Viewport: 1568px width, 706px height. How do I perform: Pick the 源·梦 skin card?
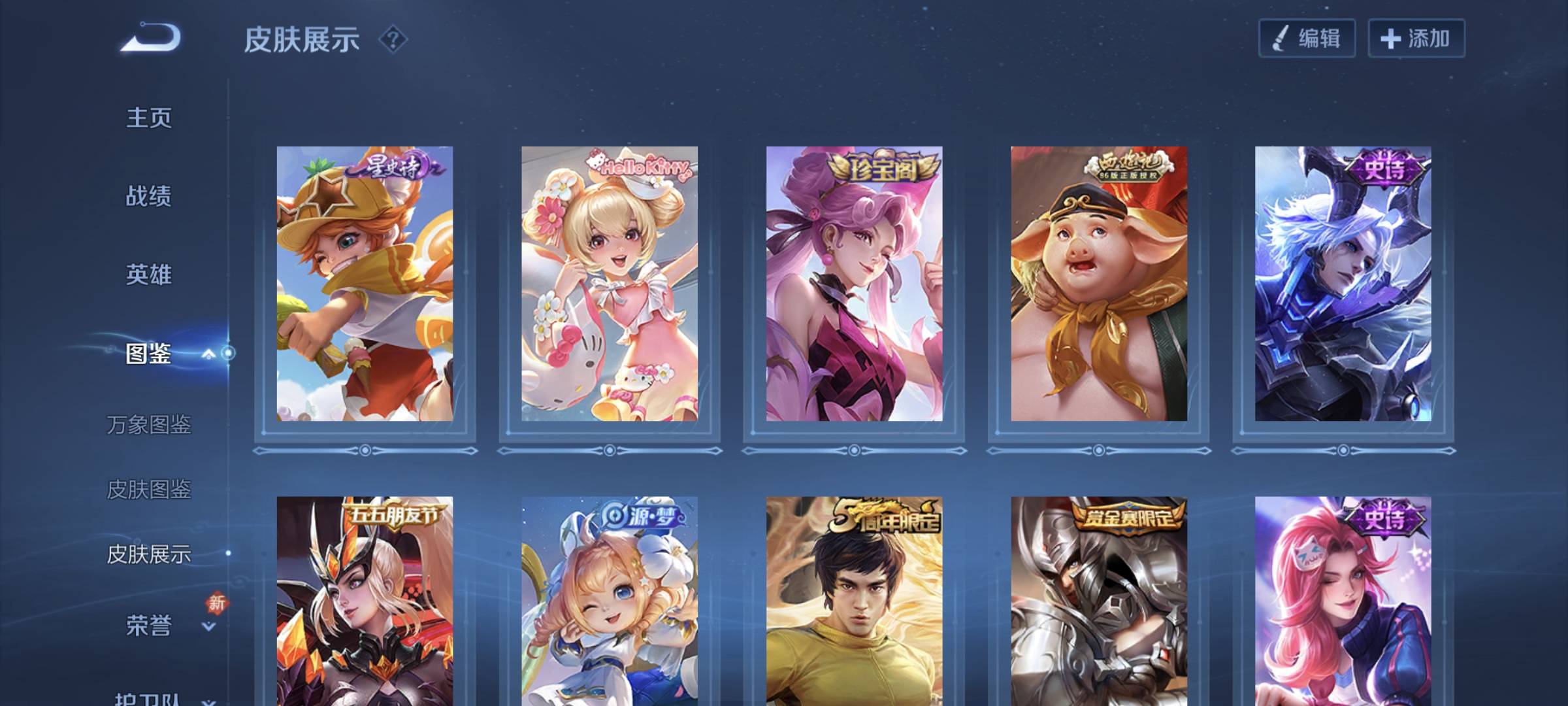click(x=609, y=601)
